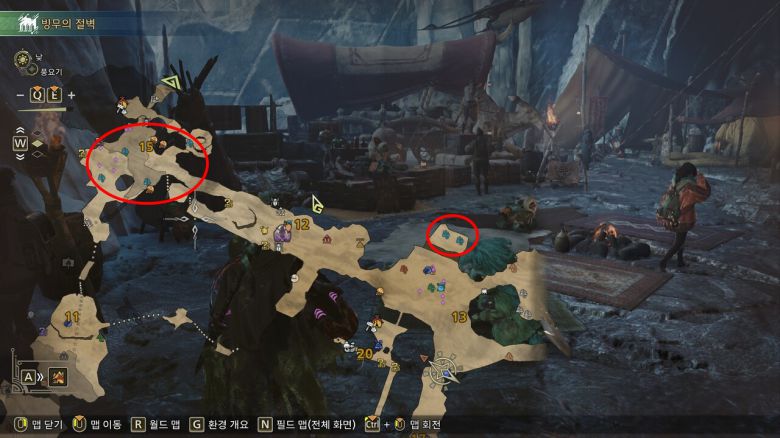780x438 pixels.
Task: Click the green triangle marker at the map's top
Action: pos(170,81)
